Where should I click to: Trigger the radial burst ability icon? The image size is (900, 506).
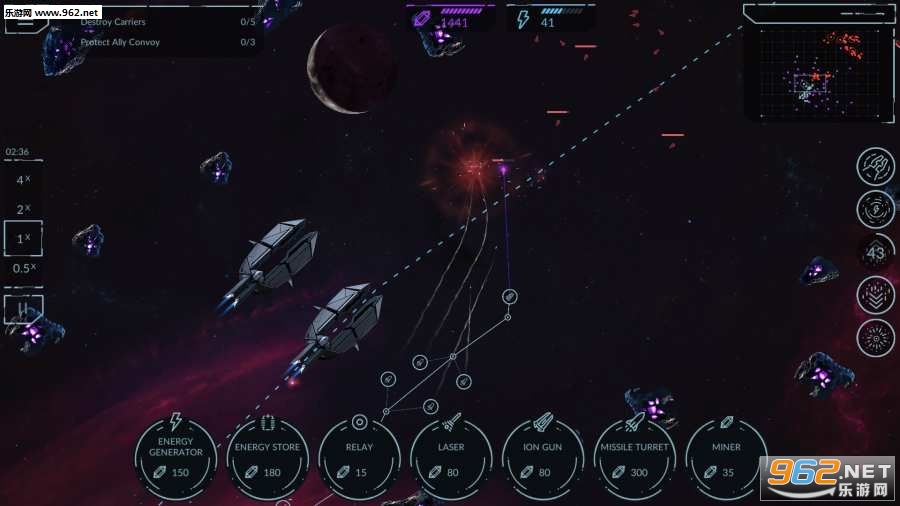pyautogui.click(x=876, y=338)
